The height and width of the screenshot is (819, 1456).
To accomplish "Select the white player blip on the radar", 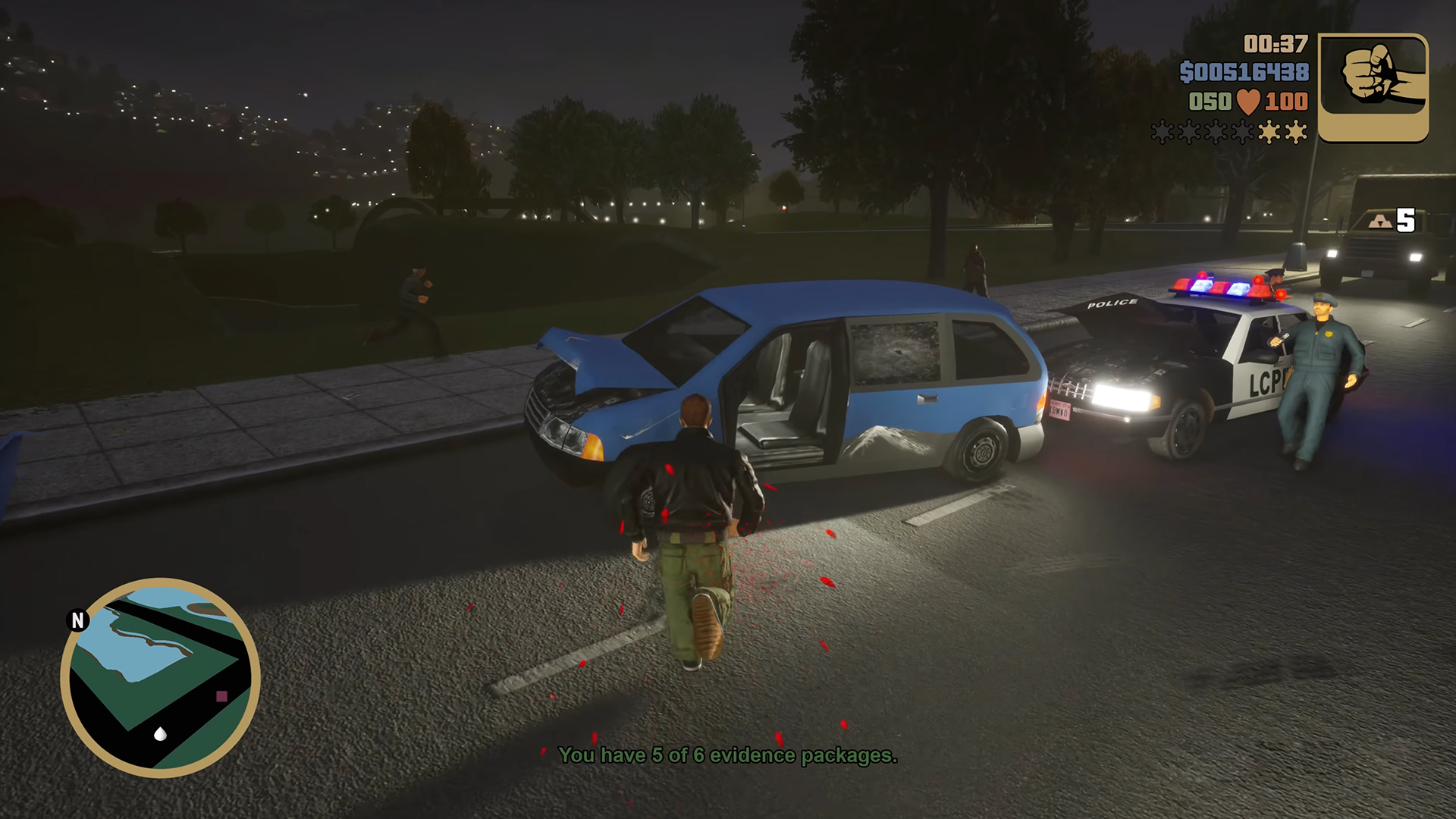I will pos(160,734).
